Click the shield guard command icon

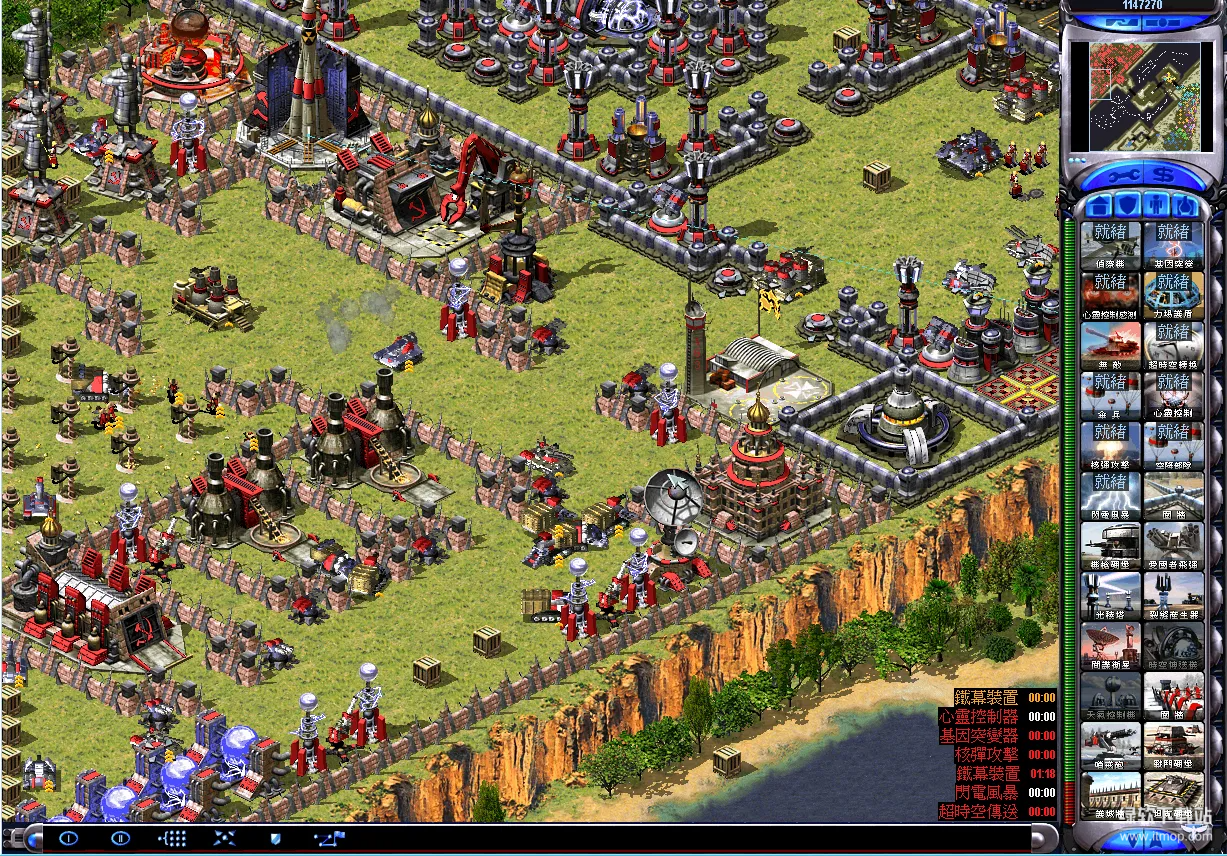(x=276, y=838)
